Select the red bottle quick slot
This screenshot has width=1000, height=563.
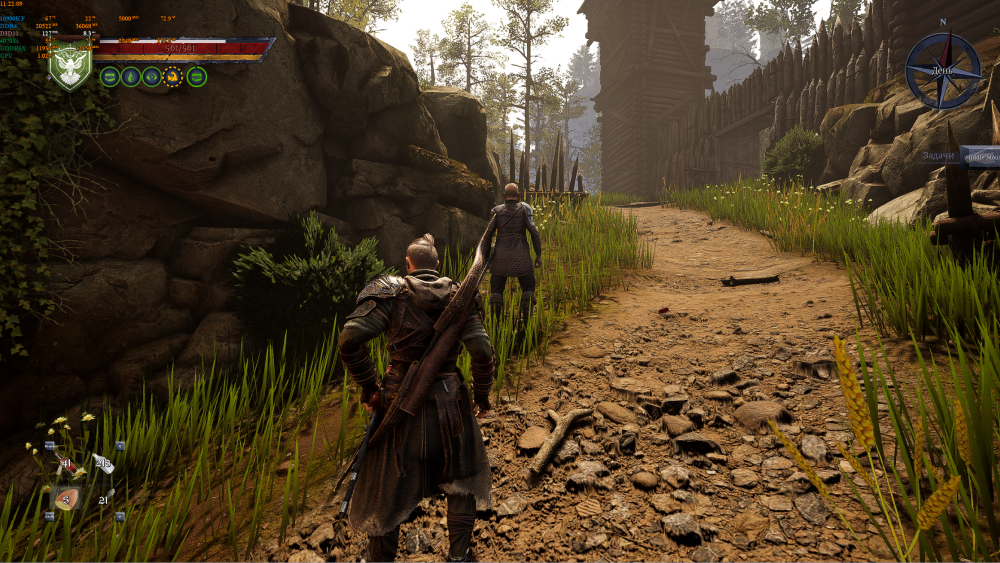tap(67, 463)
